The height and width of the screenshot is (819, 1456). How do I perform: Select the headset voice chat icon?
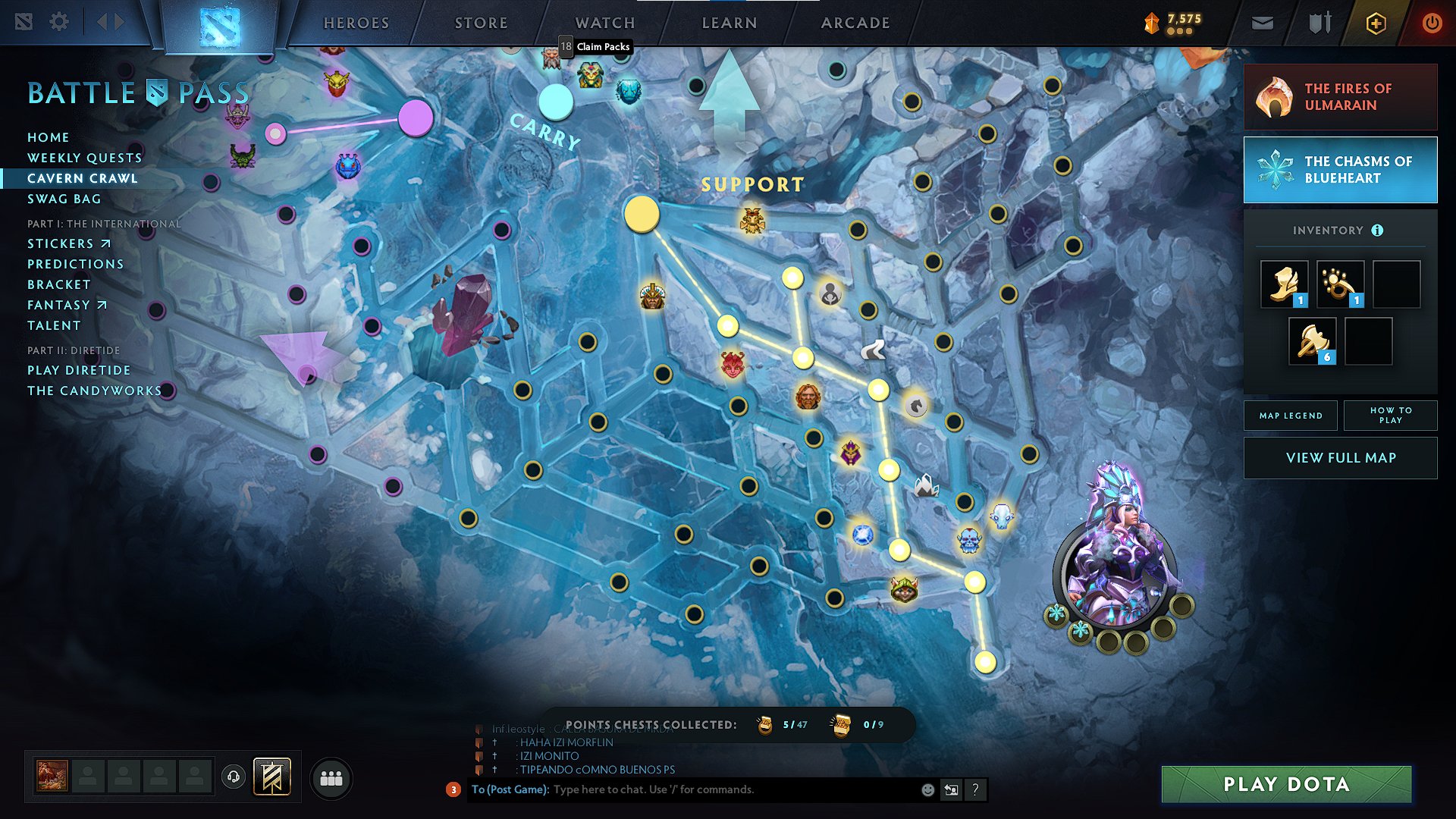(x=234, y=776)
